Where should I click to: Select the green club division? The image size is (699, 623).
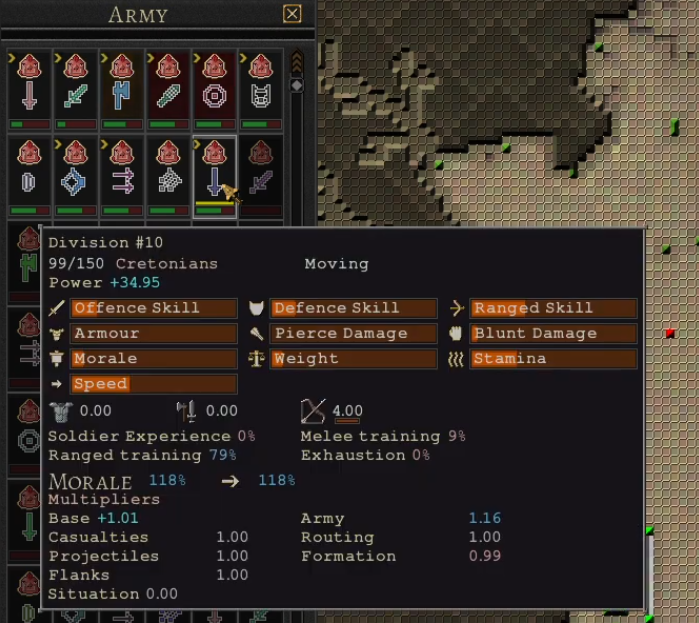click(168, 89)
